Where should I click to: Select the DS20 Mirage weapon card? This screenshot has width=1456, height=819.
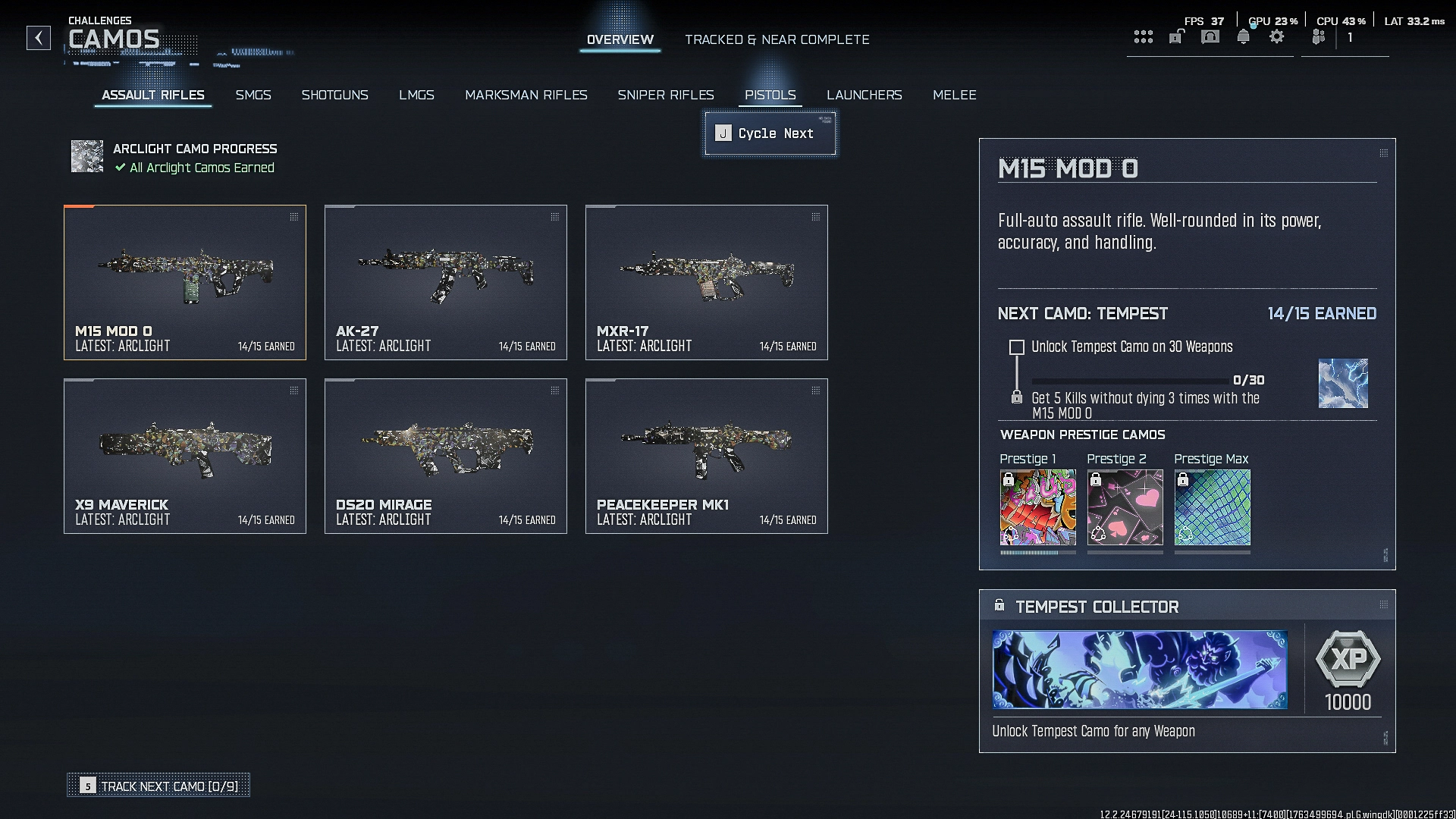click(446, 455)
